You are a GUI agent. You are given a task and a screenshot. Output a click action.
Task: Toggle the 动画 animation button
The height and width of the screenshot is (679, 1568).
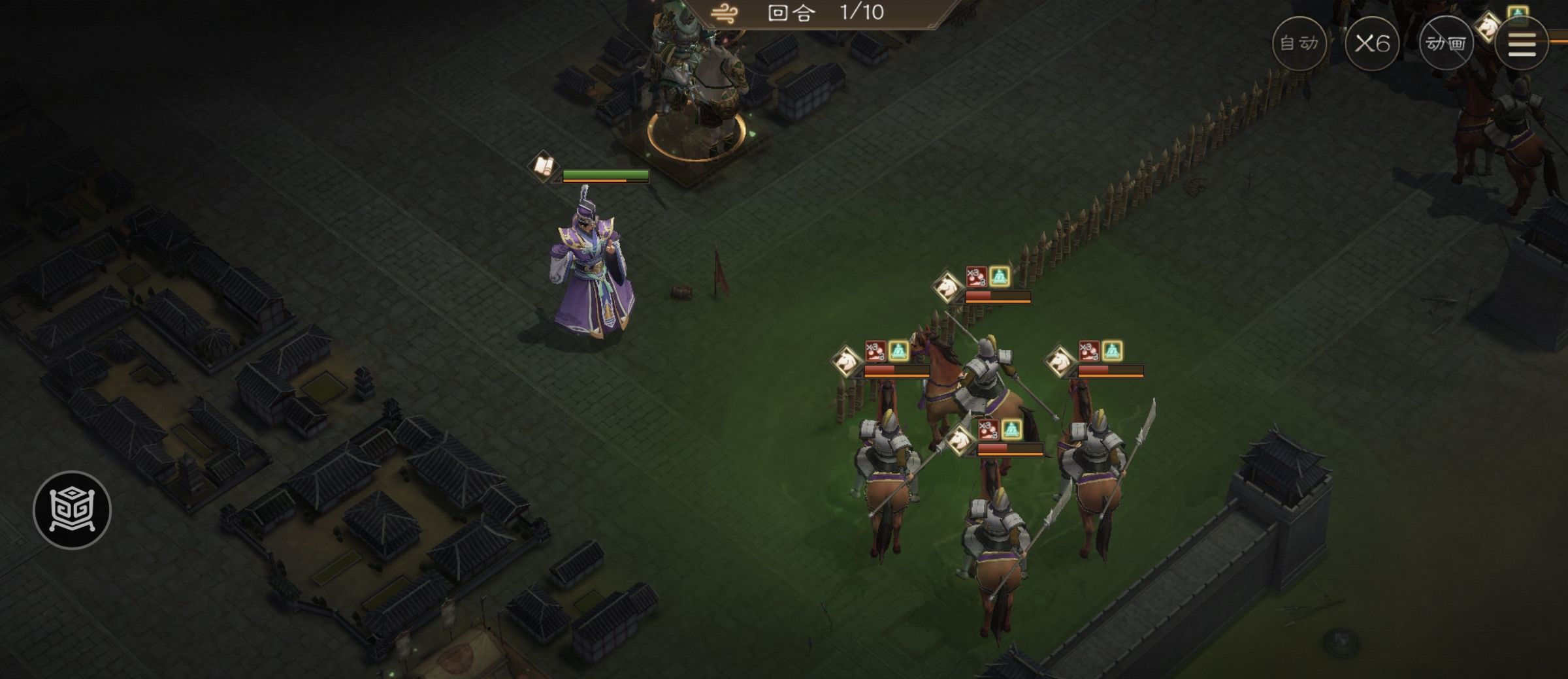(1446, 44)
